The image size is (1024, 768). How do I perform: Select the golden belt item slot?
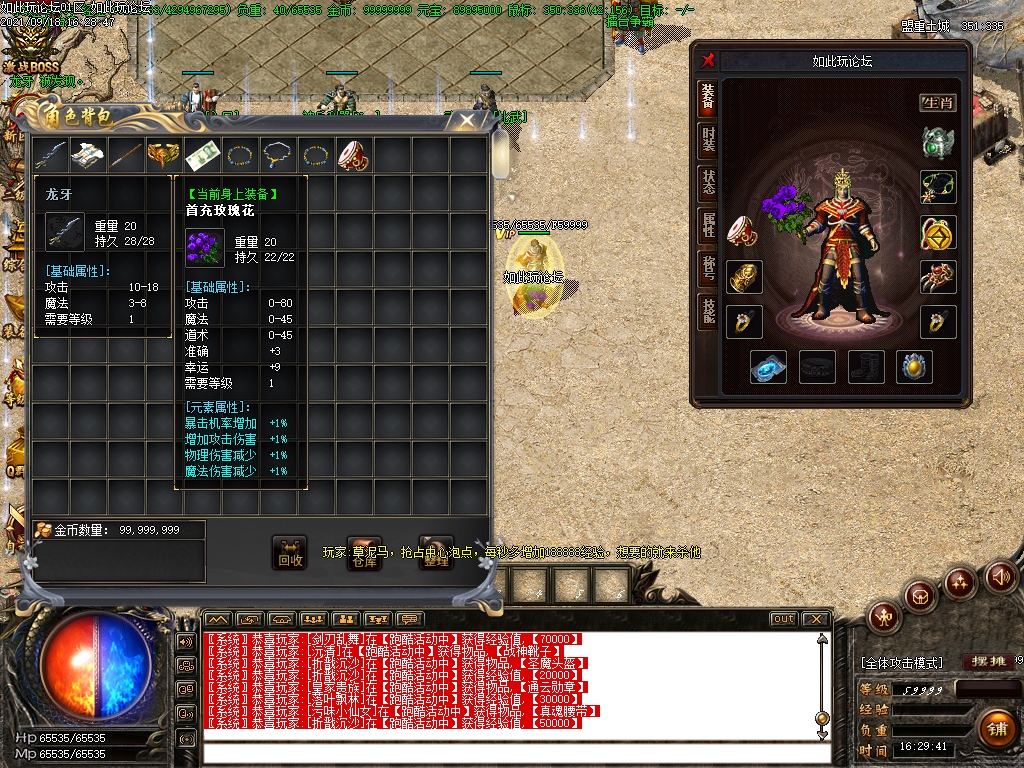click(x=166, y=155)
